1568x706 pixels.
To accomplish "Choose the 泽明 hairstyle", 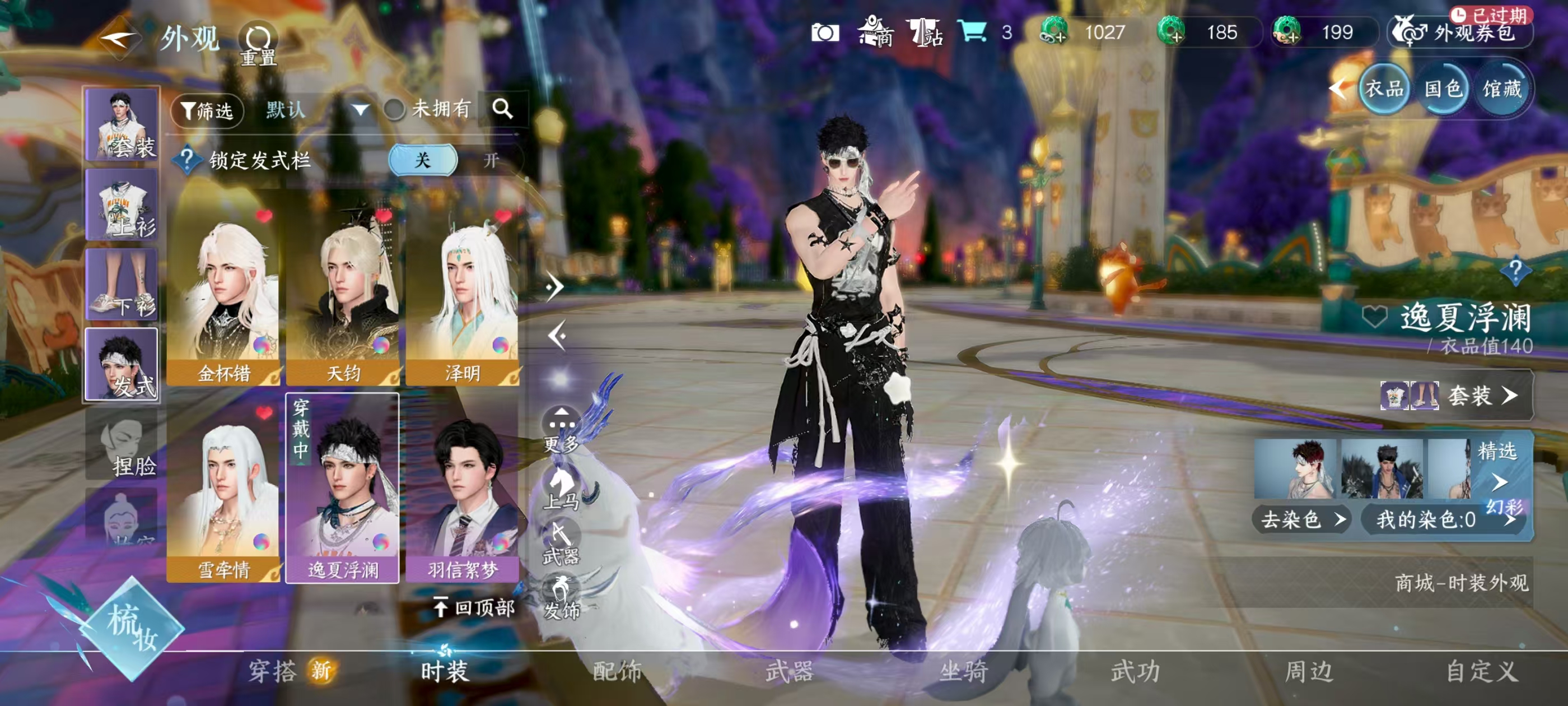I will 462,292.
